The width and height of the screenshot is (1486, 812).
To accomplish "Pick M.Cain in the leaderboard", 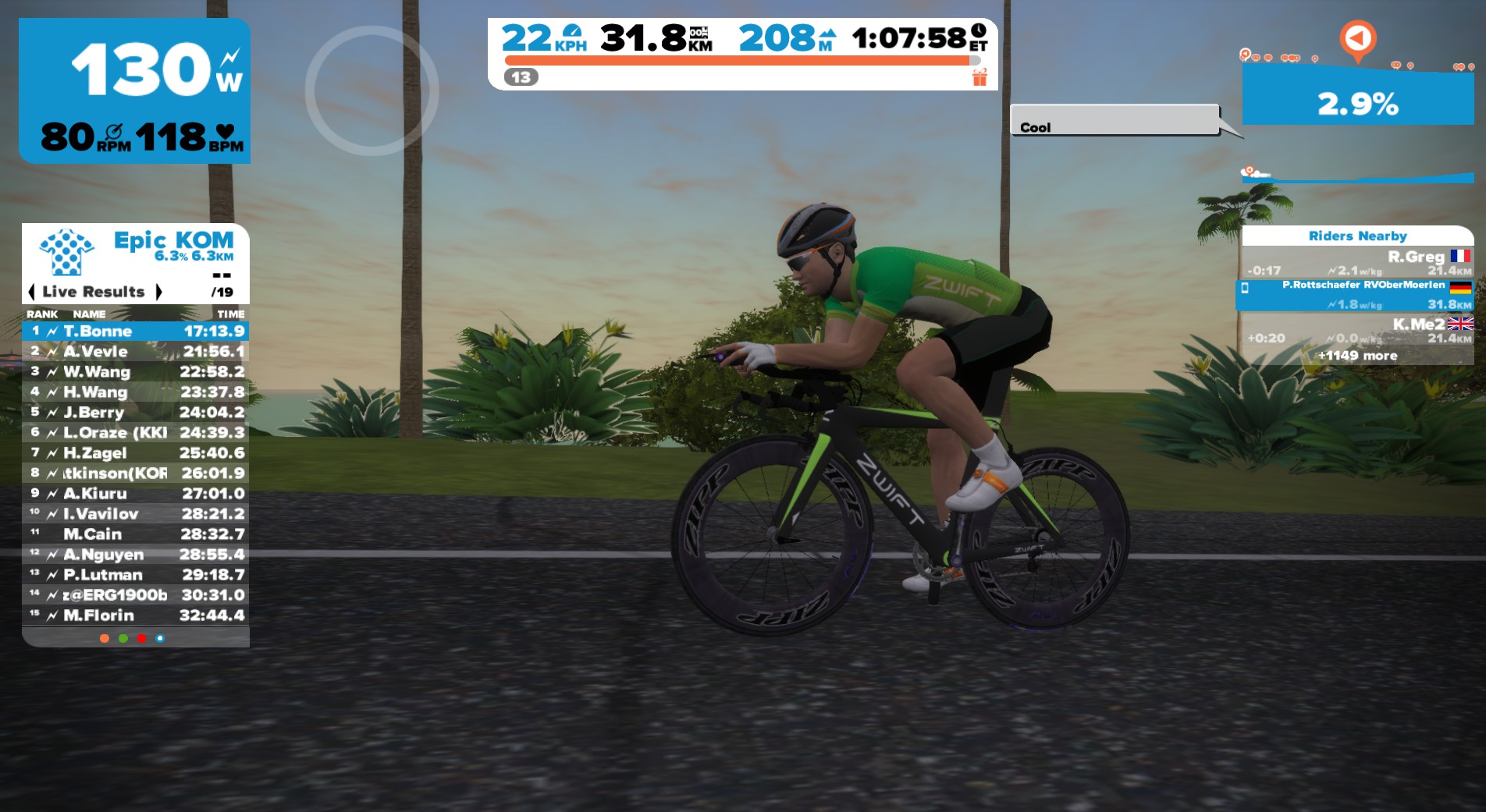I will pyautogui.click(x=135, y=534).
